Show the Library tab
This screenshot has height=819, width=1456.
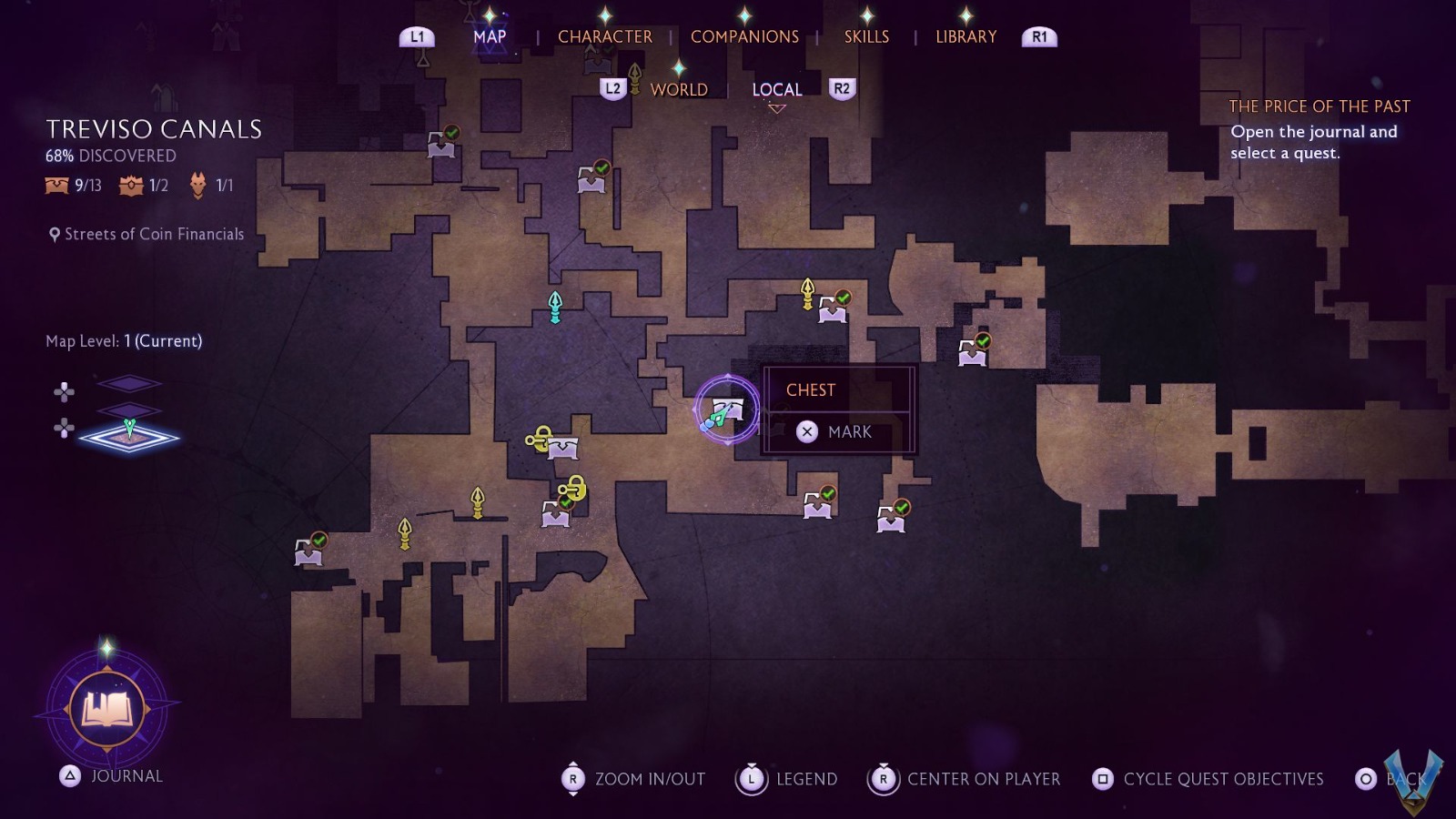click(x=966, y=36)
